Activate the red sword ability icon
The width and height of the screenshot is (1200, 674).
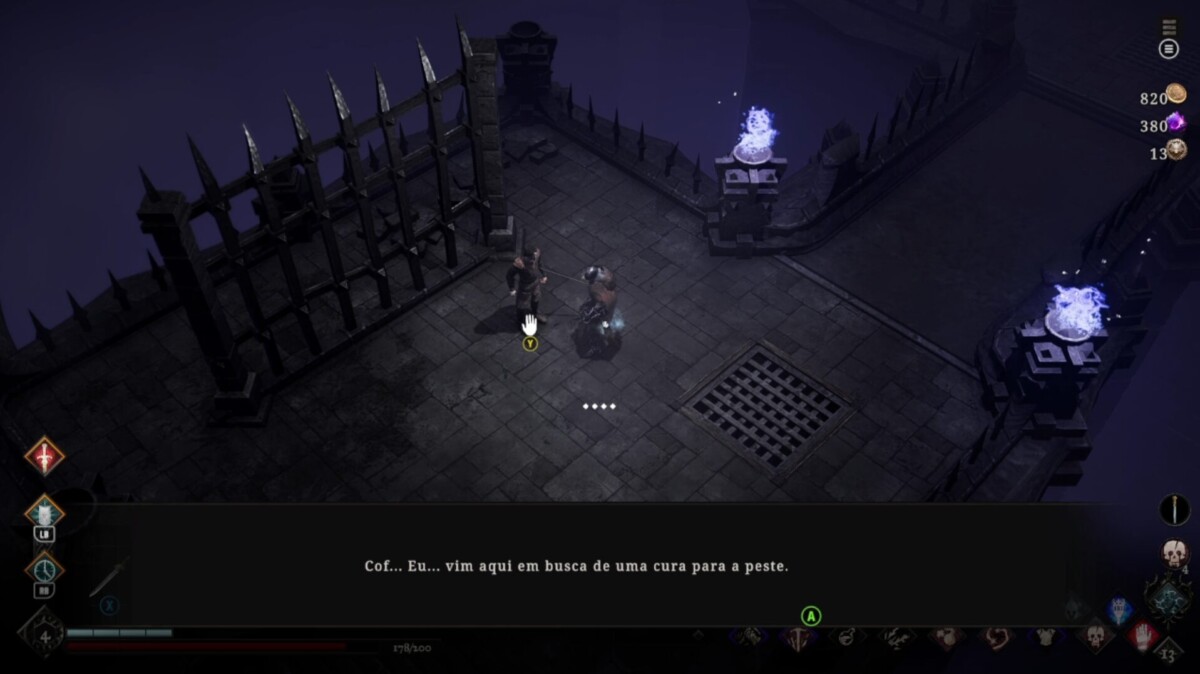44,456
